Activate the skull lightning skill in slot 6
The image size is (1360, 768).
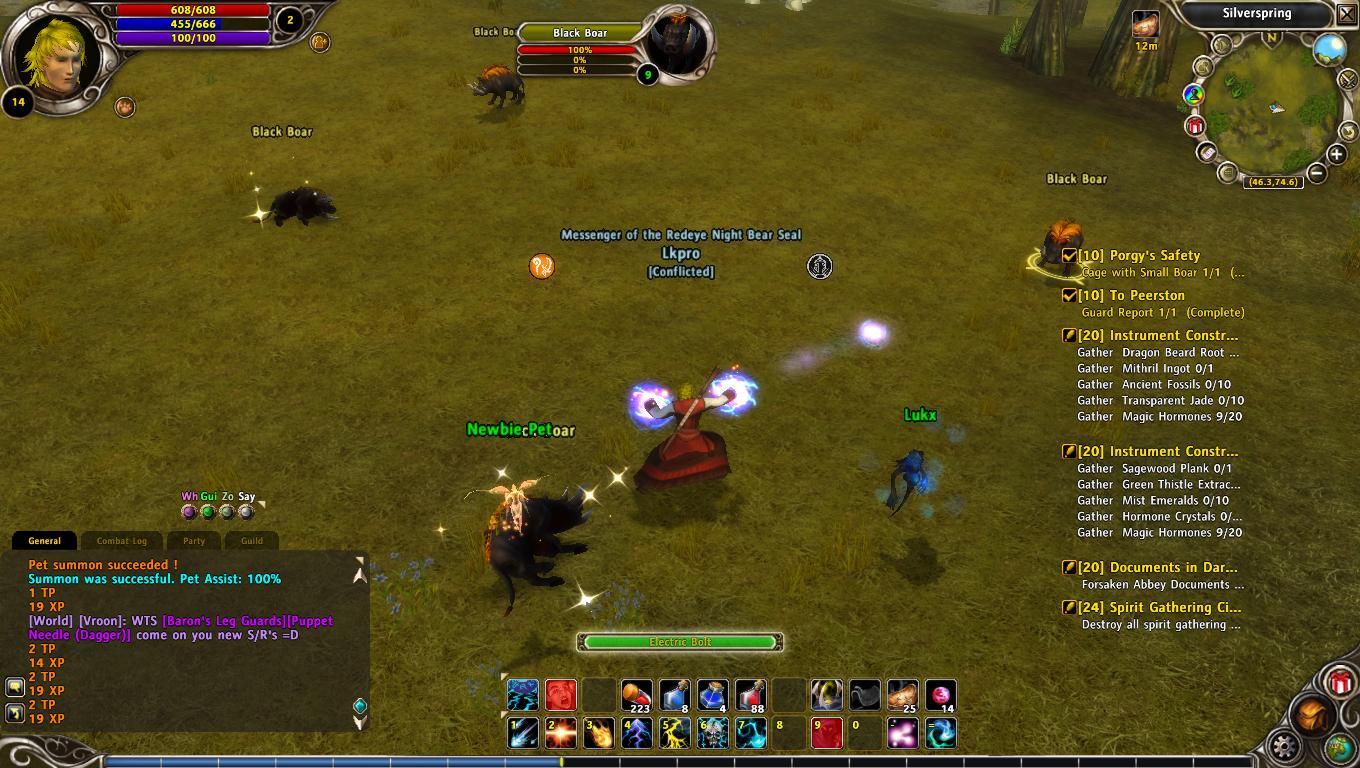click(x=713, y=733)
